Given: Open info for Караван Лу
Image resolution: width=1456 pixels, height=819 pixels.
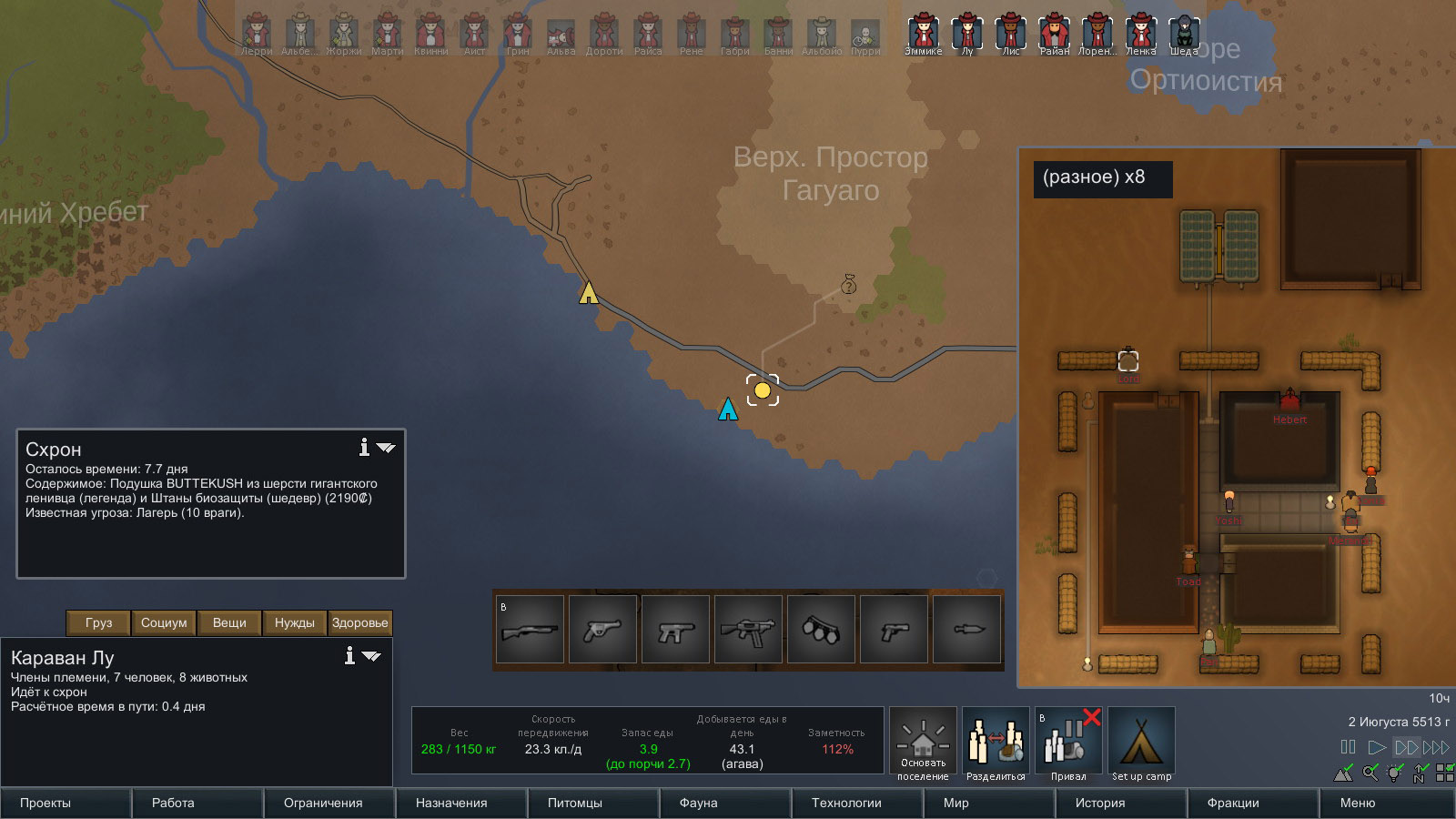Looking at the screenshot, I should point(349,655).
